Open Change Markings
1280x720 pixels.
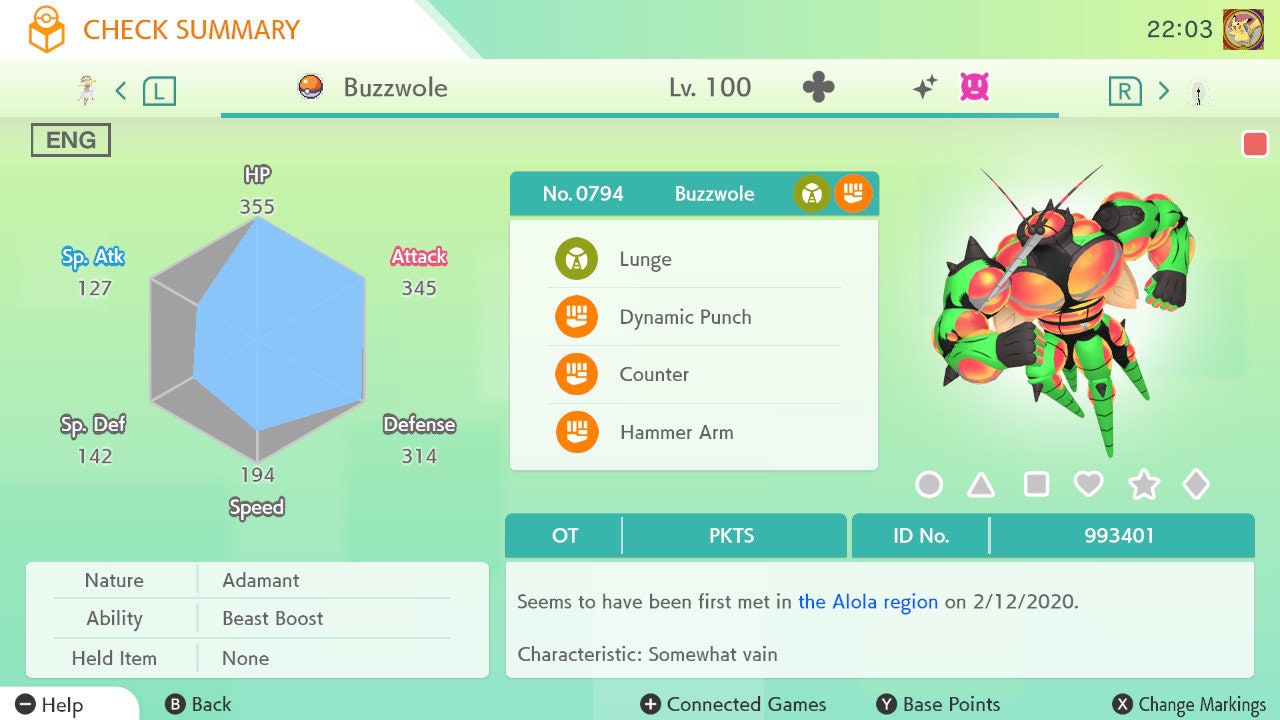click(x=1190, y=705)
